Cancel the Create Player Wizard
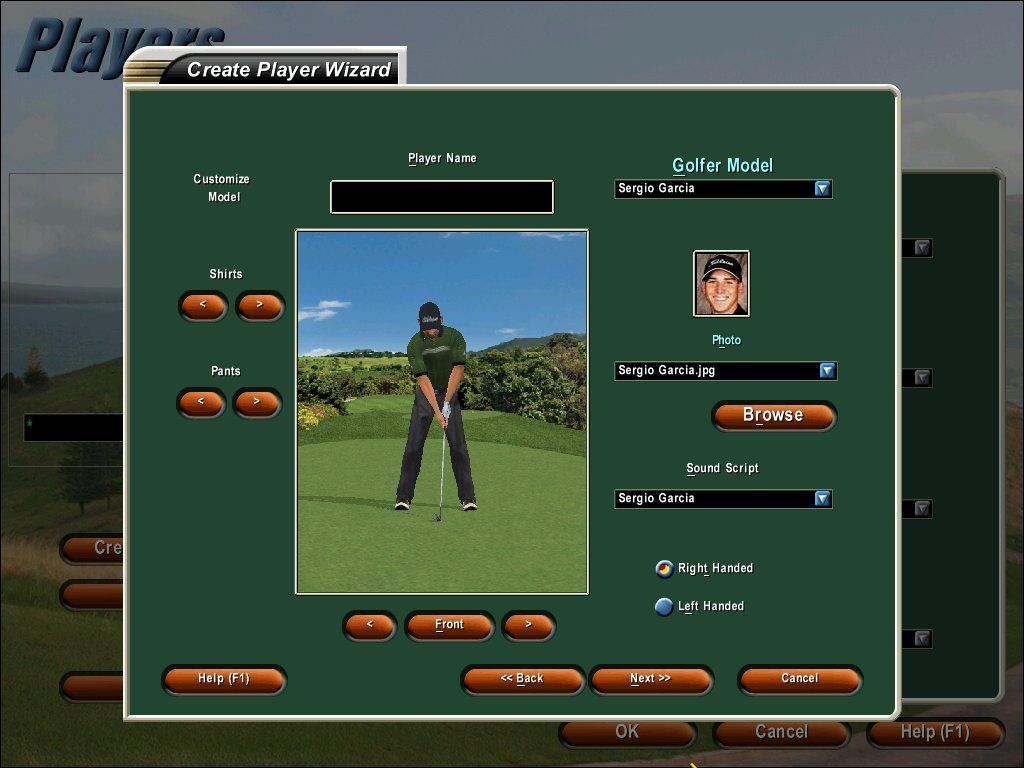This screenshot has height=768, width=1024. point(799,679)
